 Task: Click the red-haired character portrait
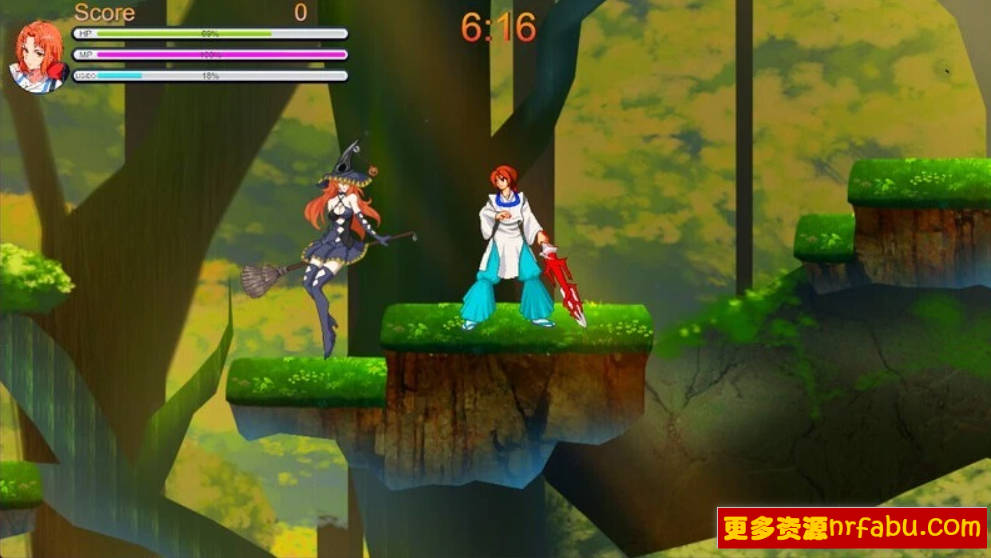[x=39, y=54]
